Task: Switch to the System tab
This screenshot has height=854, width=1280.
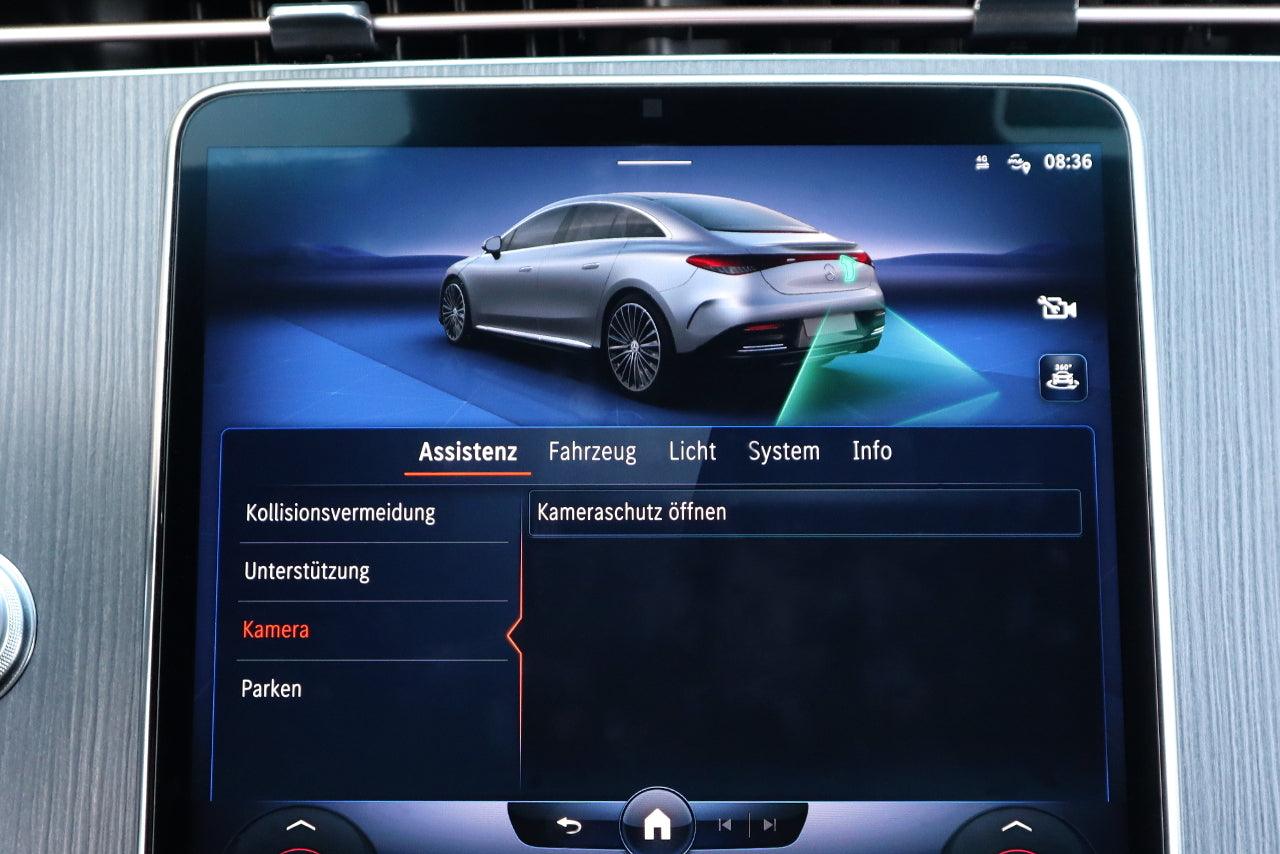Action: [784, 452]
